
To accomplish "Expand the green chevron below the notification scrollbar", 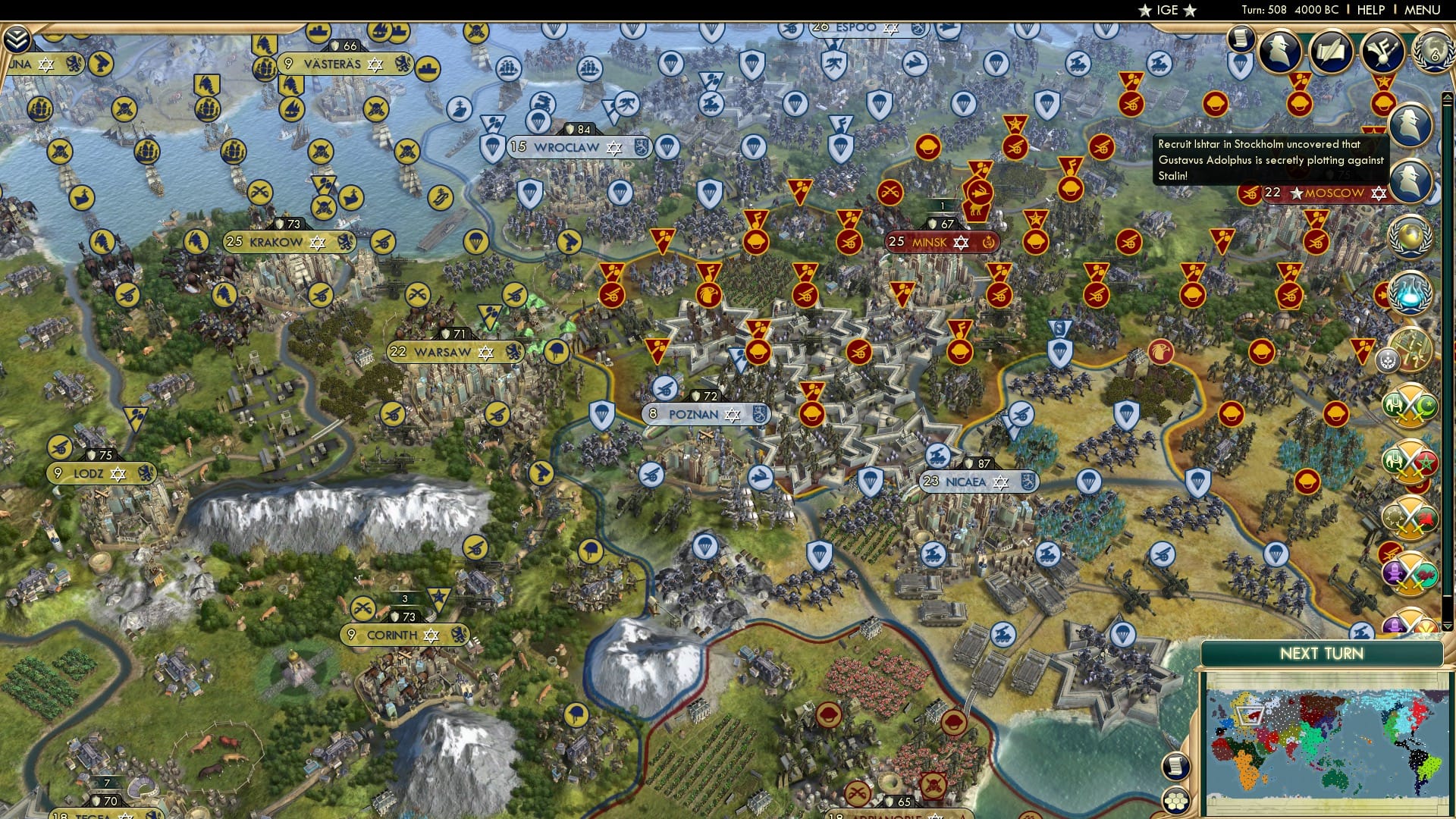I will click(x=1447, y=628).
